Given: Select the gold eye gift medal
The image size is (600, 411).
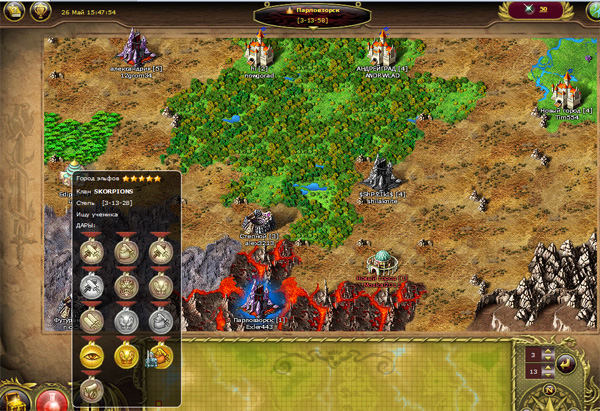Looking at the screenshot, I should (x=92, y=353).
